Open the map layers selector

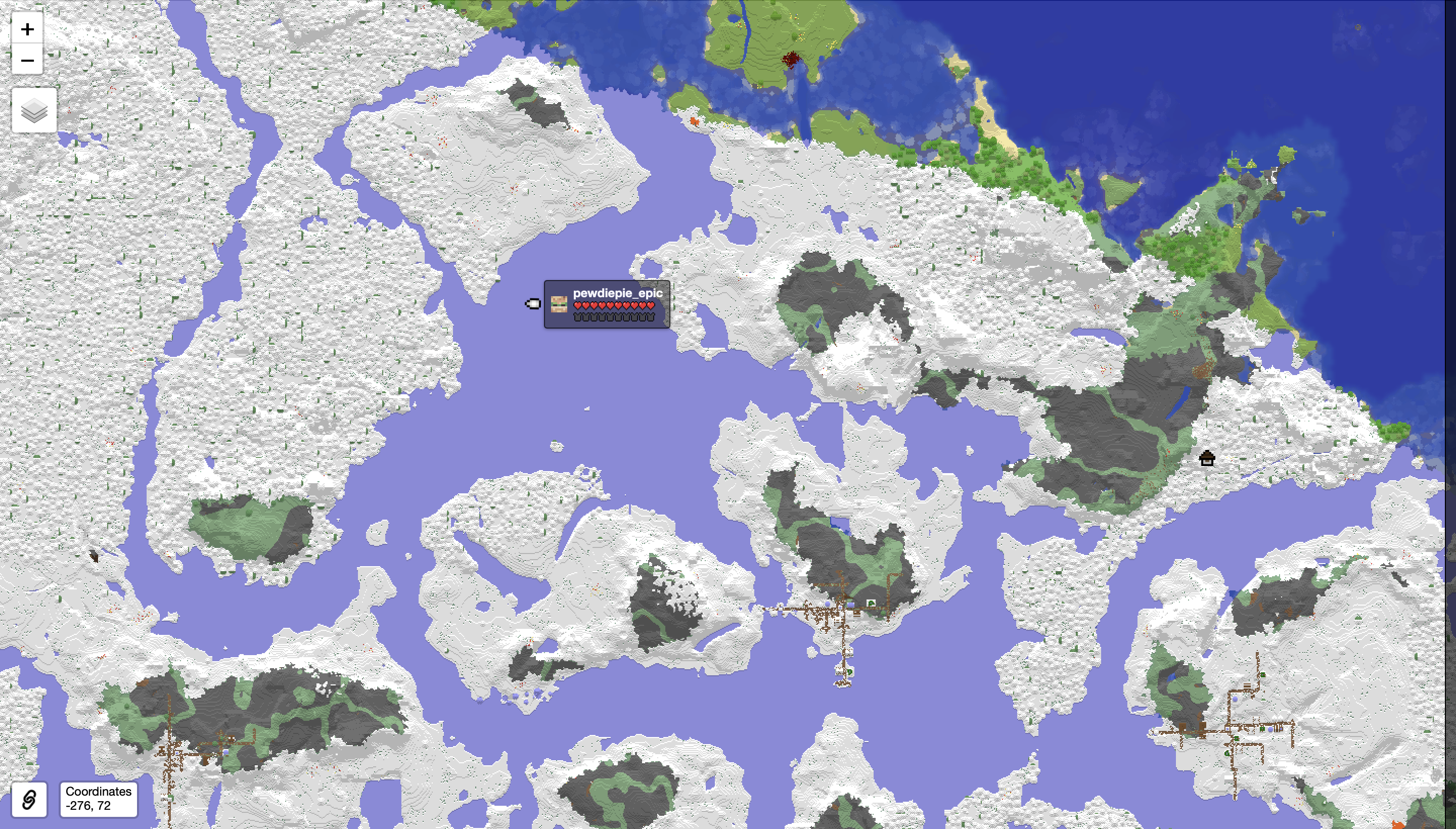point(34,111)
